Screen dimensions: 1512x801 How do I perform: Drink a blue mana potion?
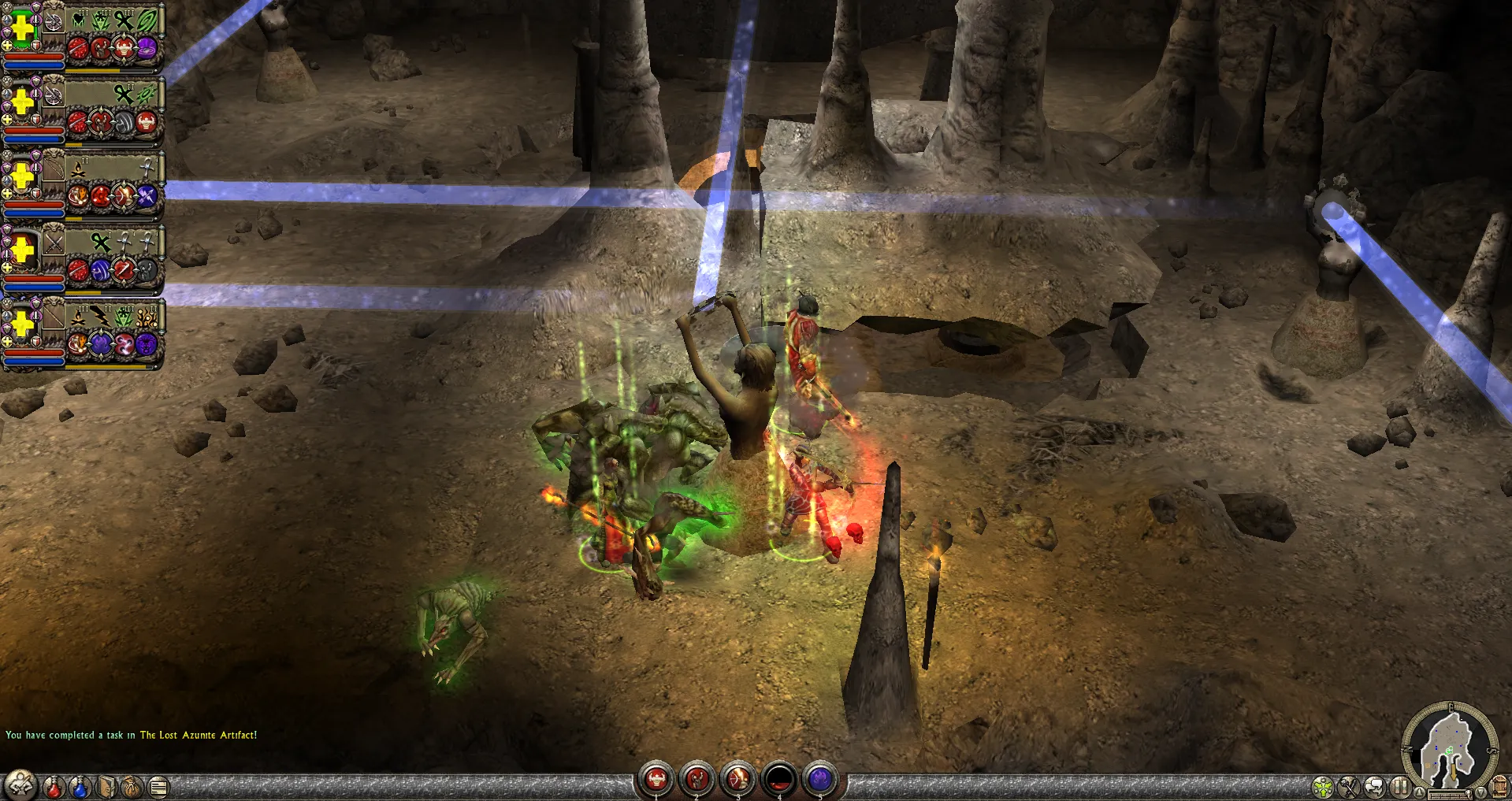click(80, 786)
